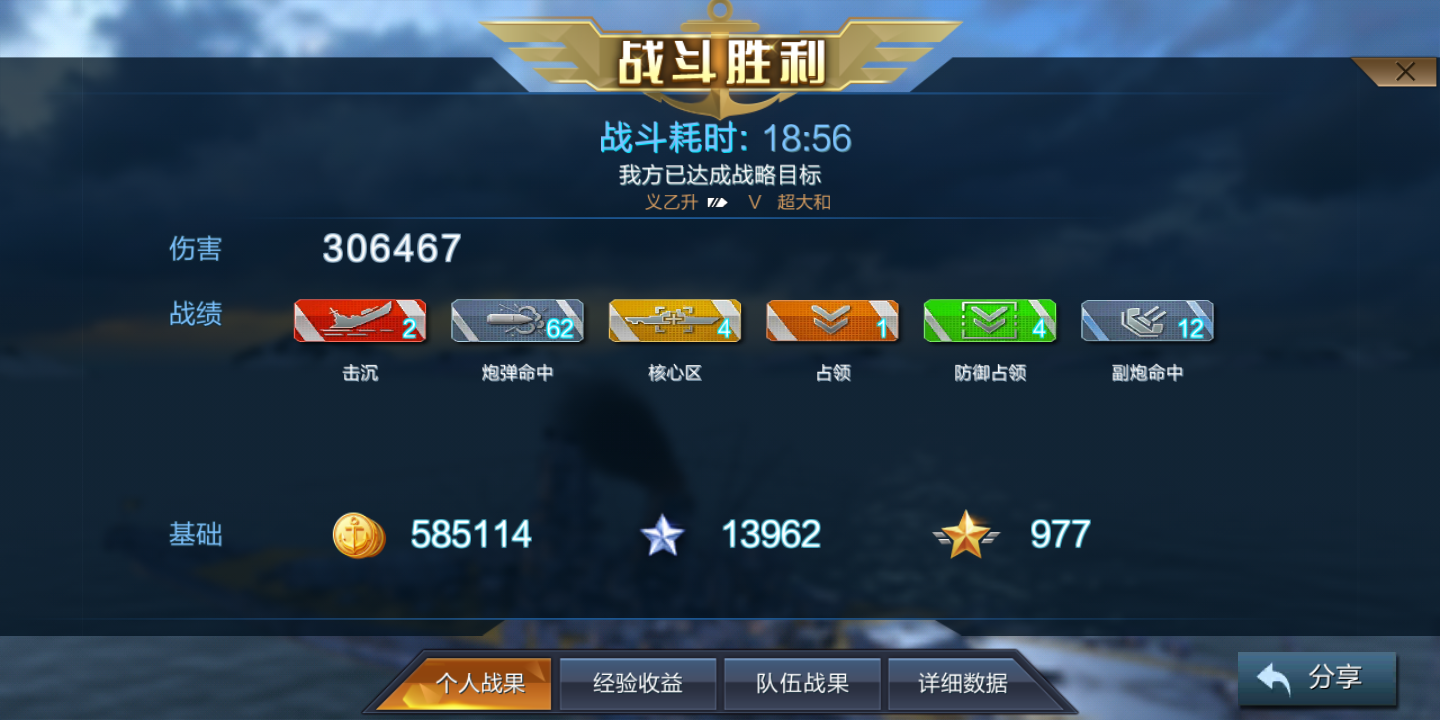
Task: Select the 炮弹命中 shell hits badge
Action: tap(517, 320)
